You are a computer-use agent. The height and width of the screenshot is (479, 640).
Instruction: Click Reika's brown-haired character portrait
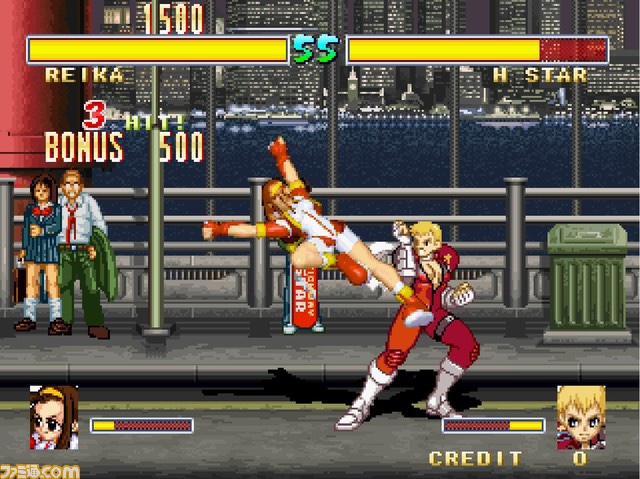tap(54, 420)
